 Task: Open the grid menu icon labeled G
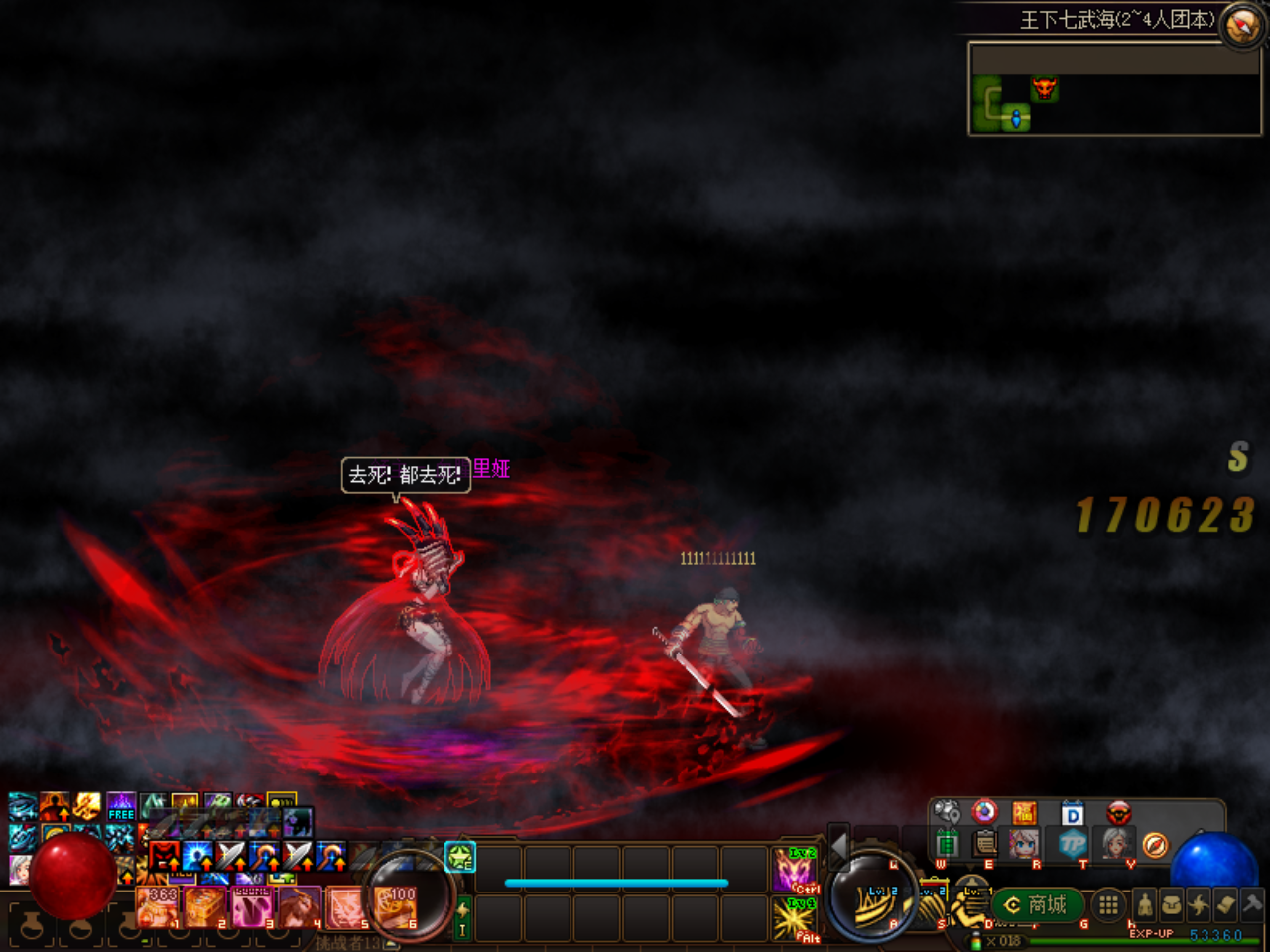pos(1109,904)
